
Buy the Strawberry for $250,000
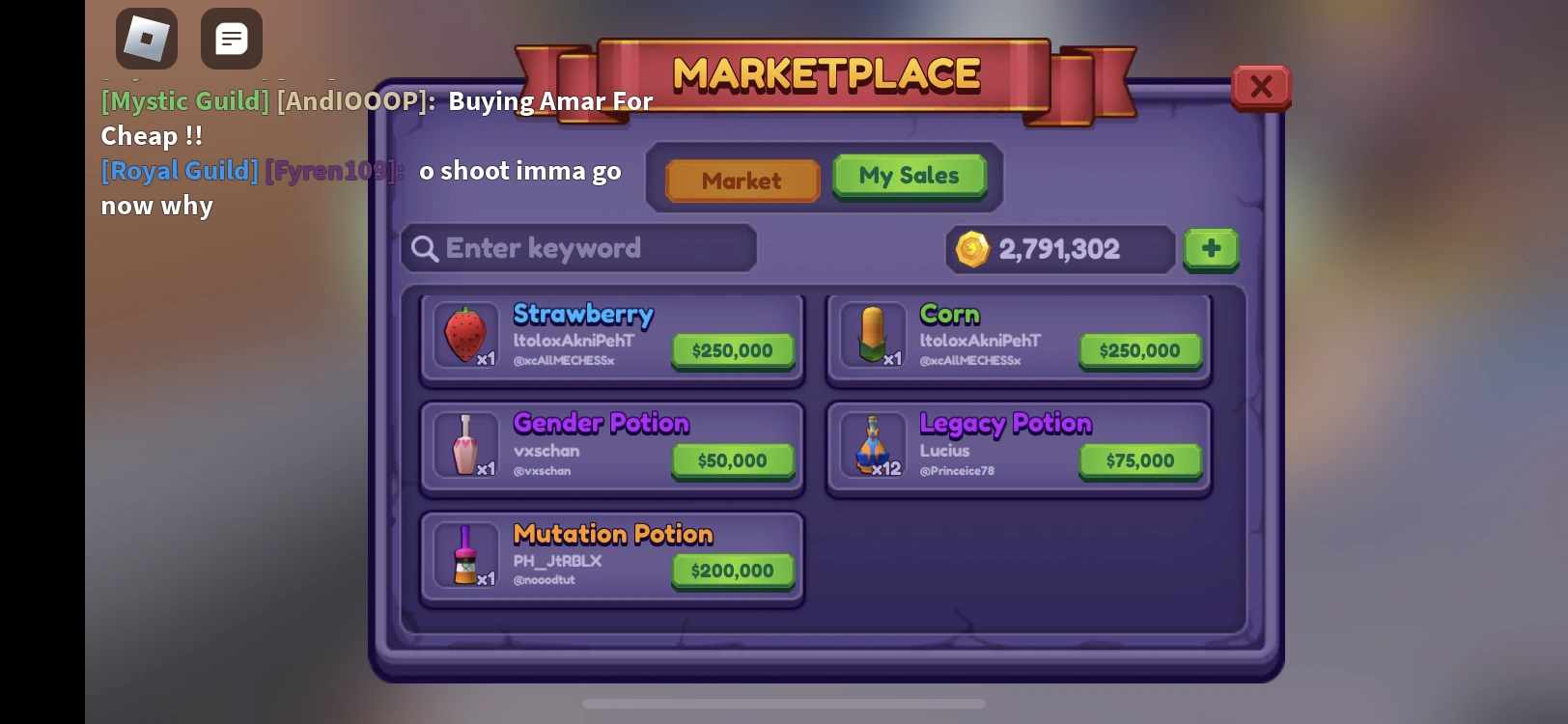tap(732, 350)
